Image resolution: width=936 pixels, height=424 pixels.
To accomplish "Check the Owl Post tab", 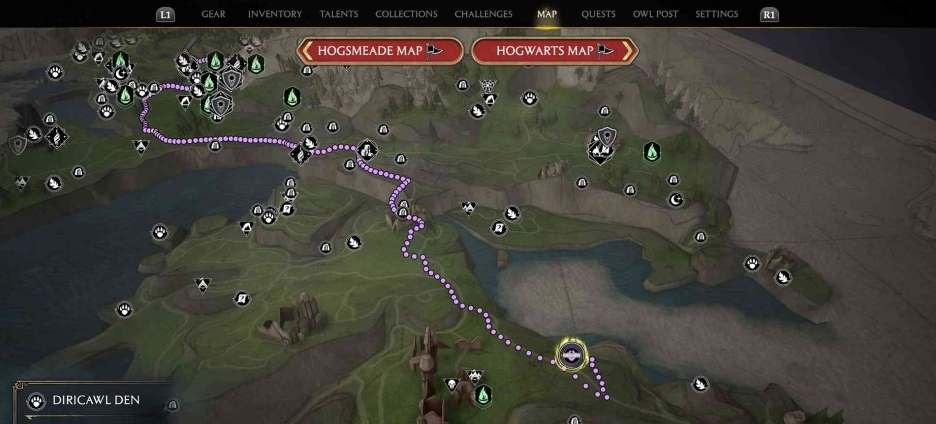I will (656, 14).
